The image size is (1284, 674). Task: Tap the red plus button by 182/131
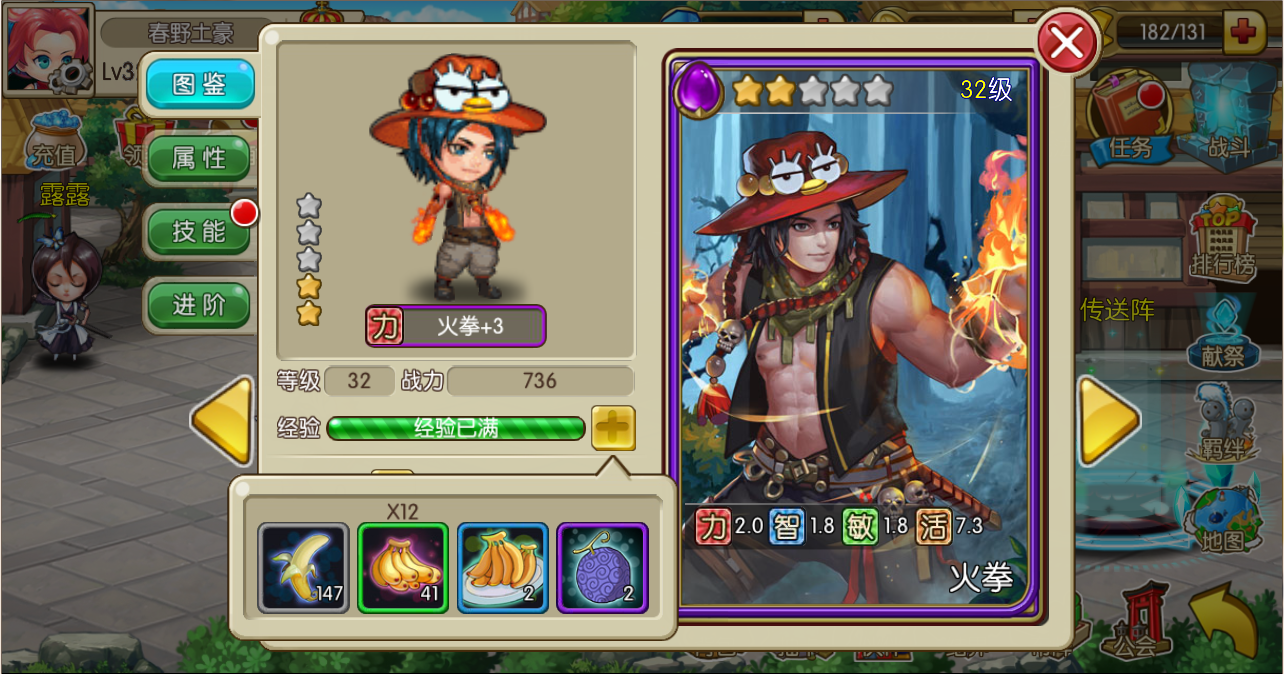point(1244,32)
